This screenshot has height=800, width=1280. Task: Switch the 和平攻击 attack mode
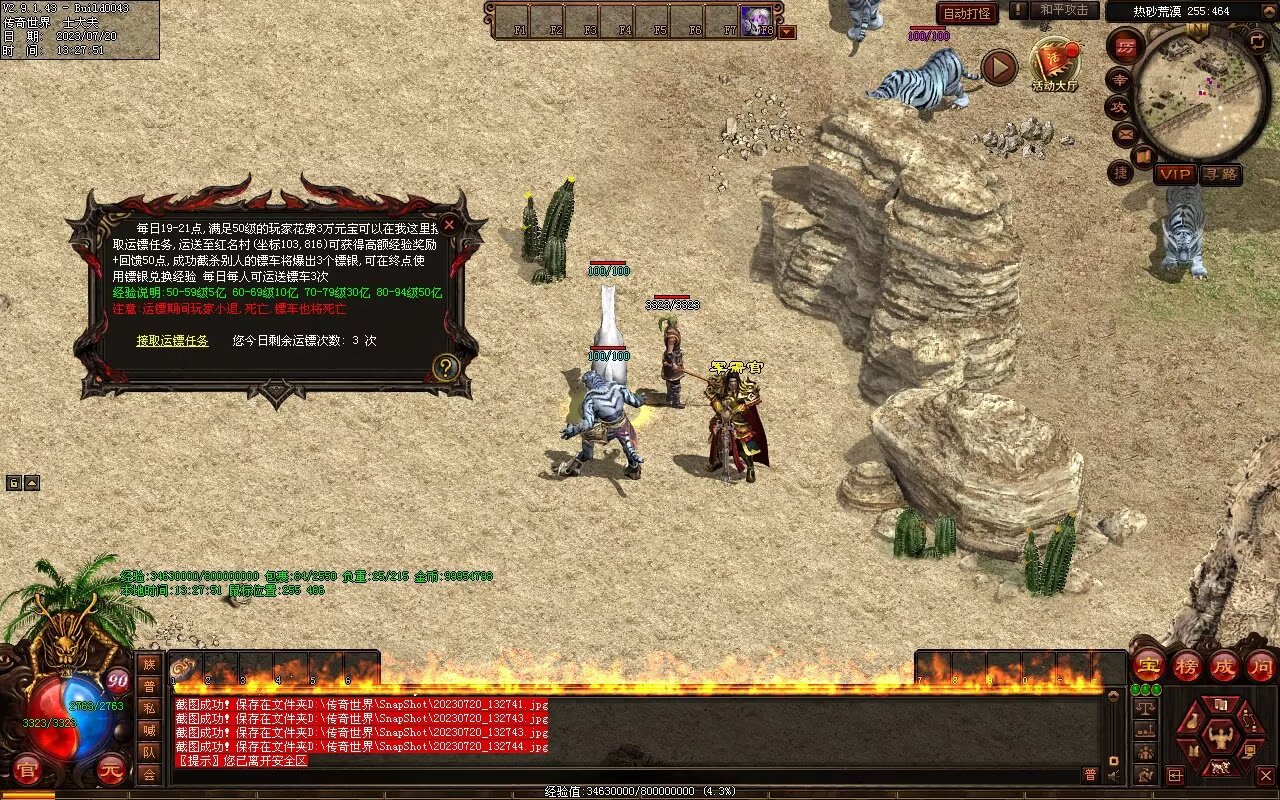click(1064, 11)
